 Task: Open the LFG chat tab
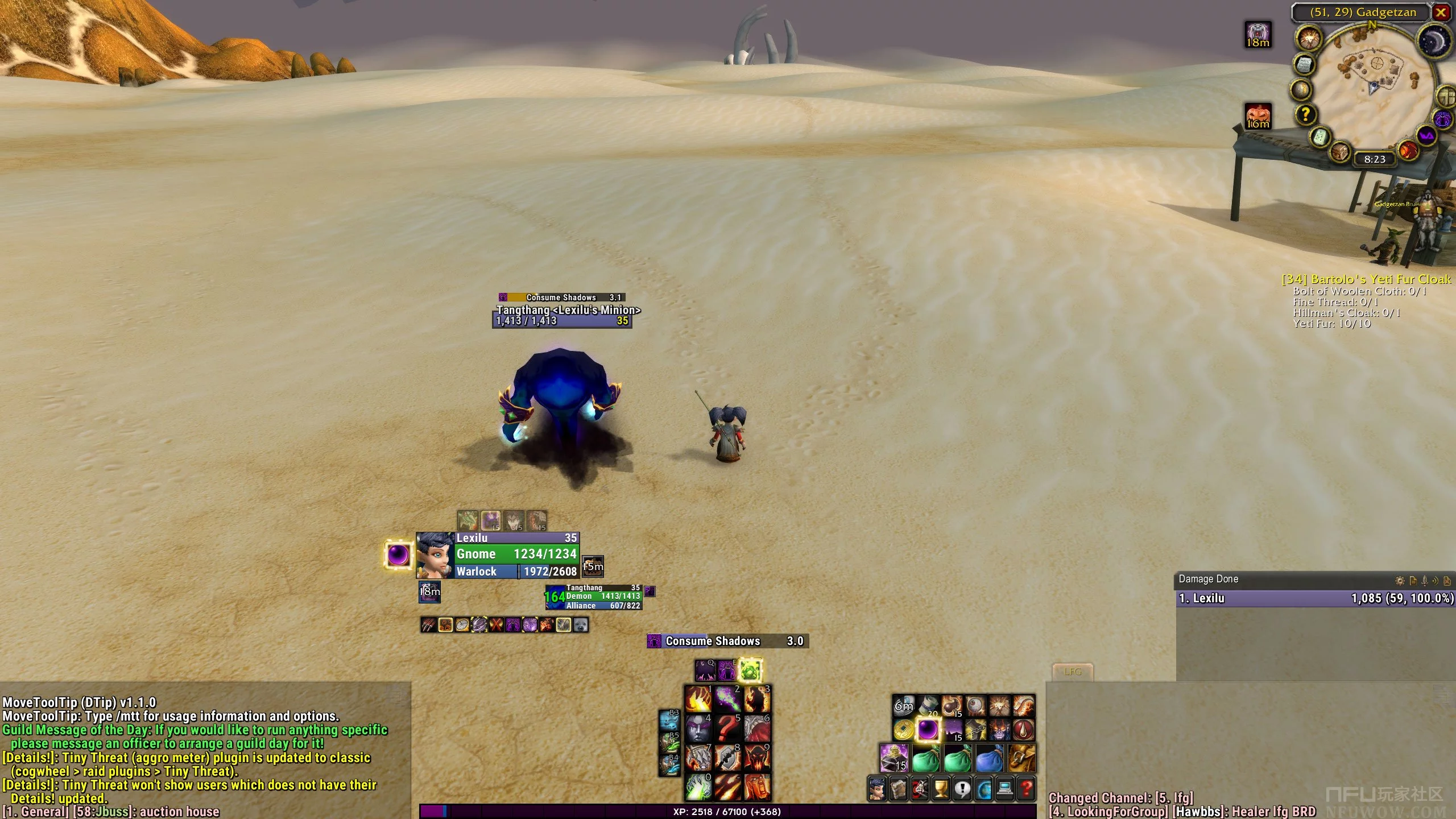coord(1072,672)
